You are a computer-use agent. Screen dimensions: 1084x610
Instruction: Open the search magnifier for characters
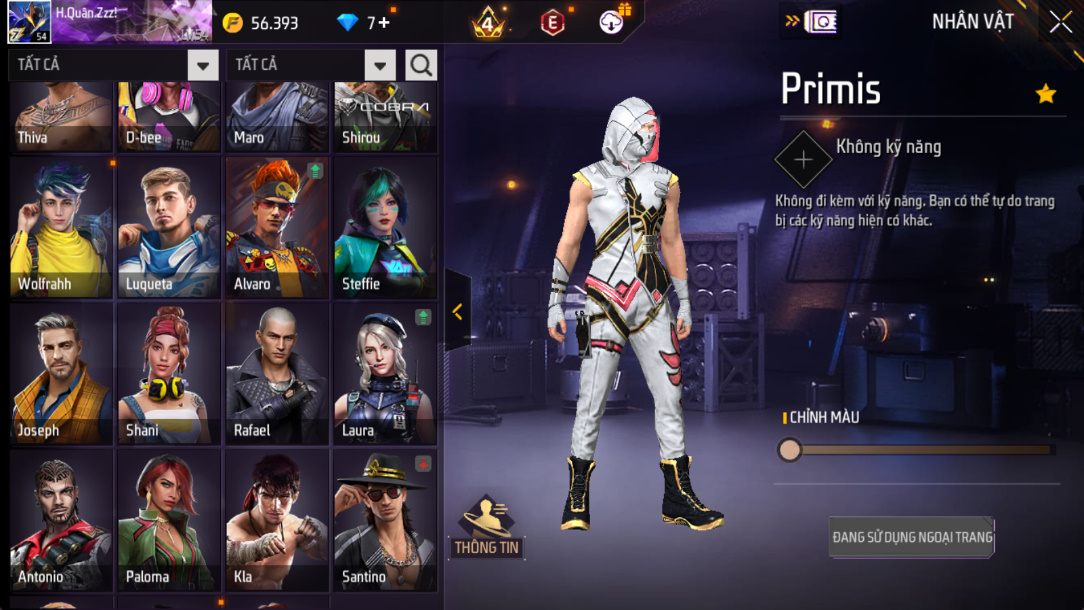(x=421, y=66)
